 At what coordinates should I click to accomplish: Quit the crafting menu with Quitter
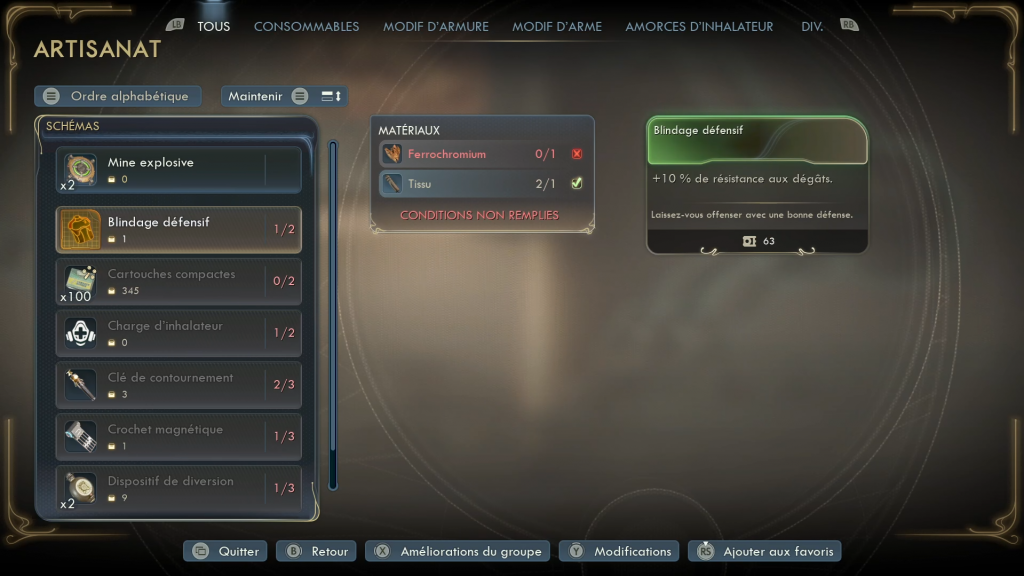(226, 551)
